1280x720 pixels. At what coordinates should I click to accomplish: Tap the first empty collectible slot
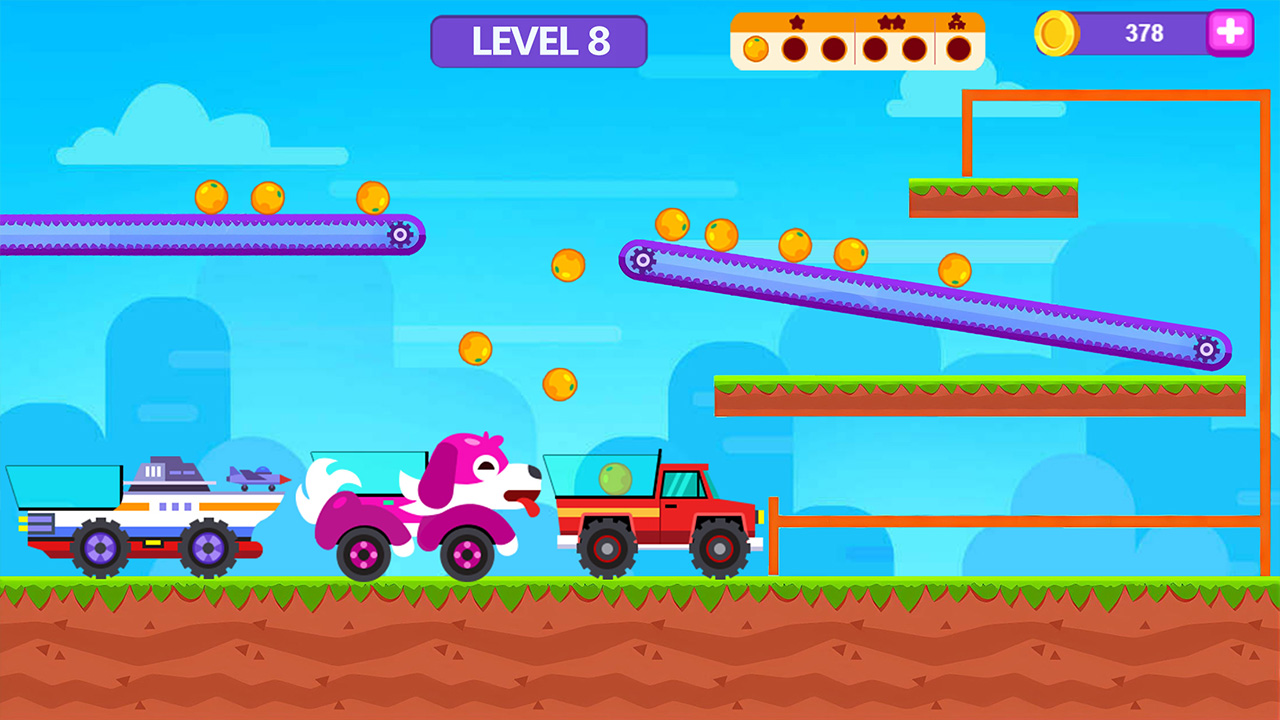[793, 47]
